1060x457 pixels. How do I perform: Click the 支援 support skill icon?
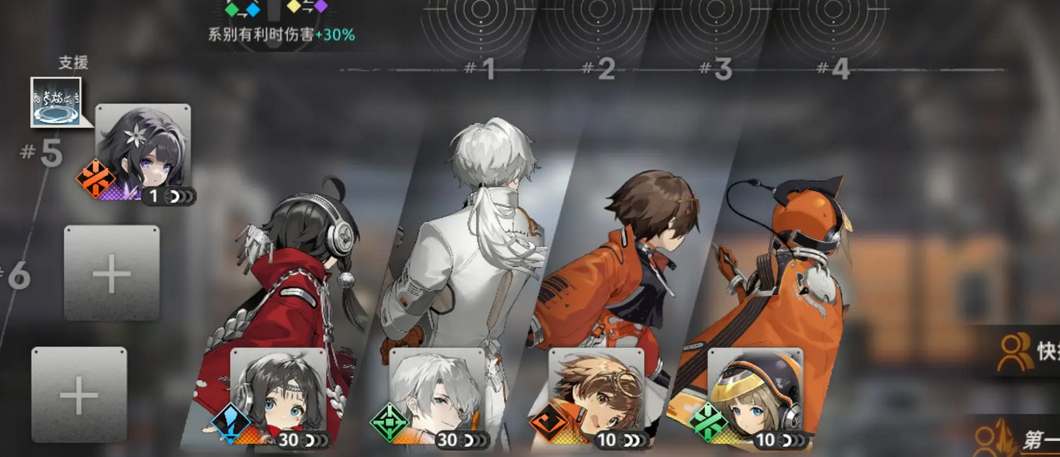click(56, 102)
